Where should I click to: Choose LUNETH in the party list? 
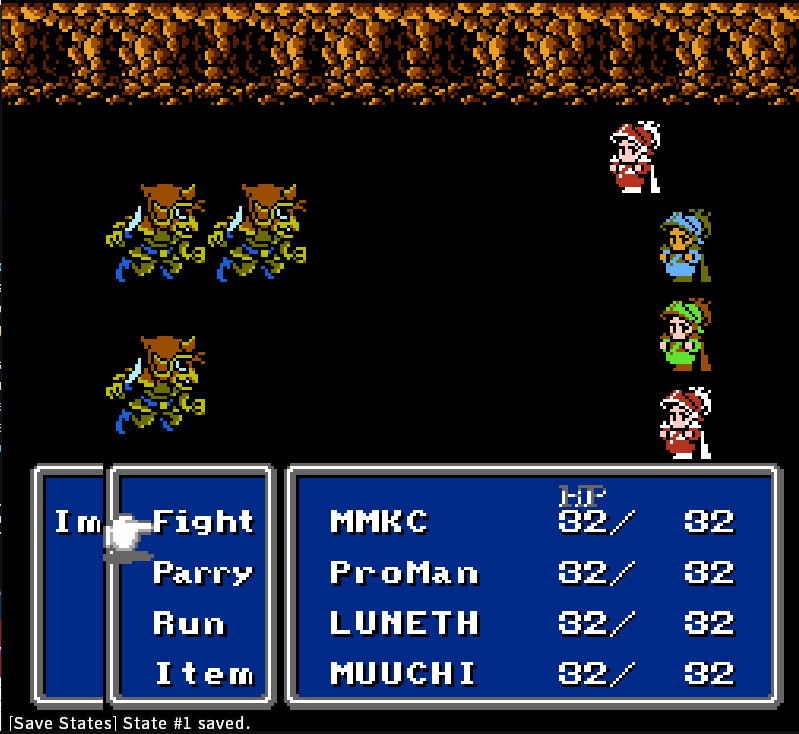(404, 624)
